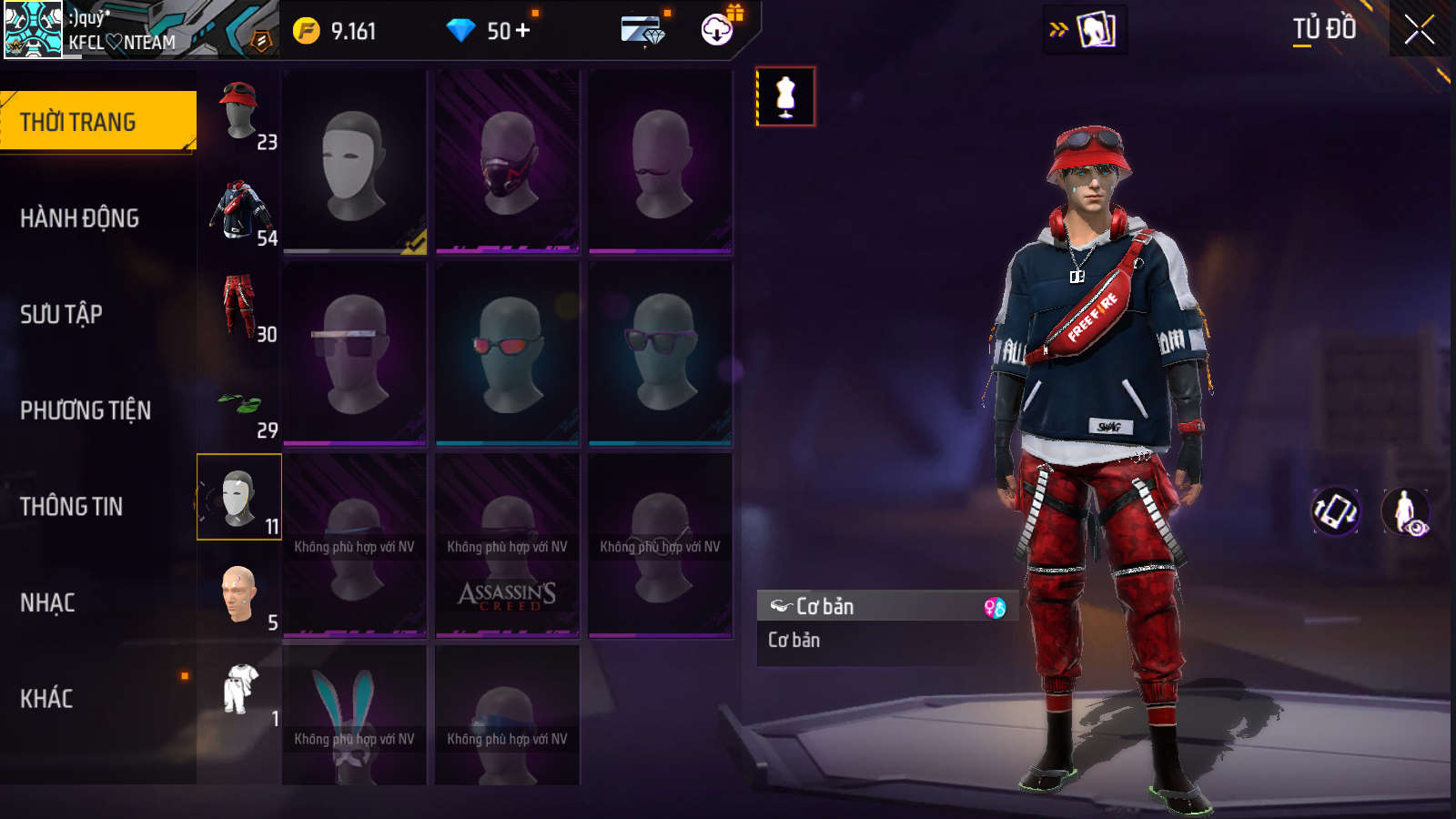Equip the plain white face mask
Screen dimensions: 1456x819
[x=355, y=164]
